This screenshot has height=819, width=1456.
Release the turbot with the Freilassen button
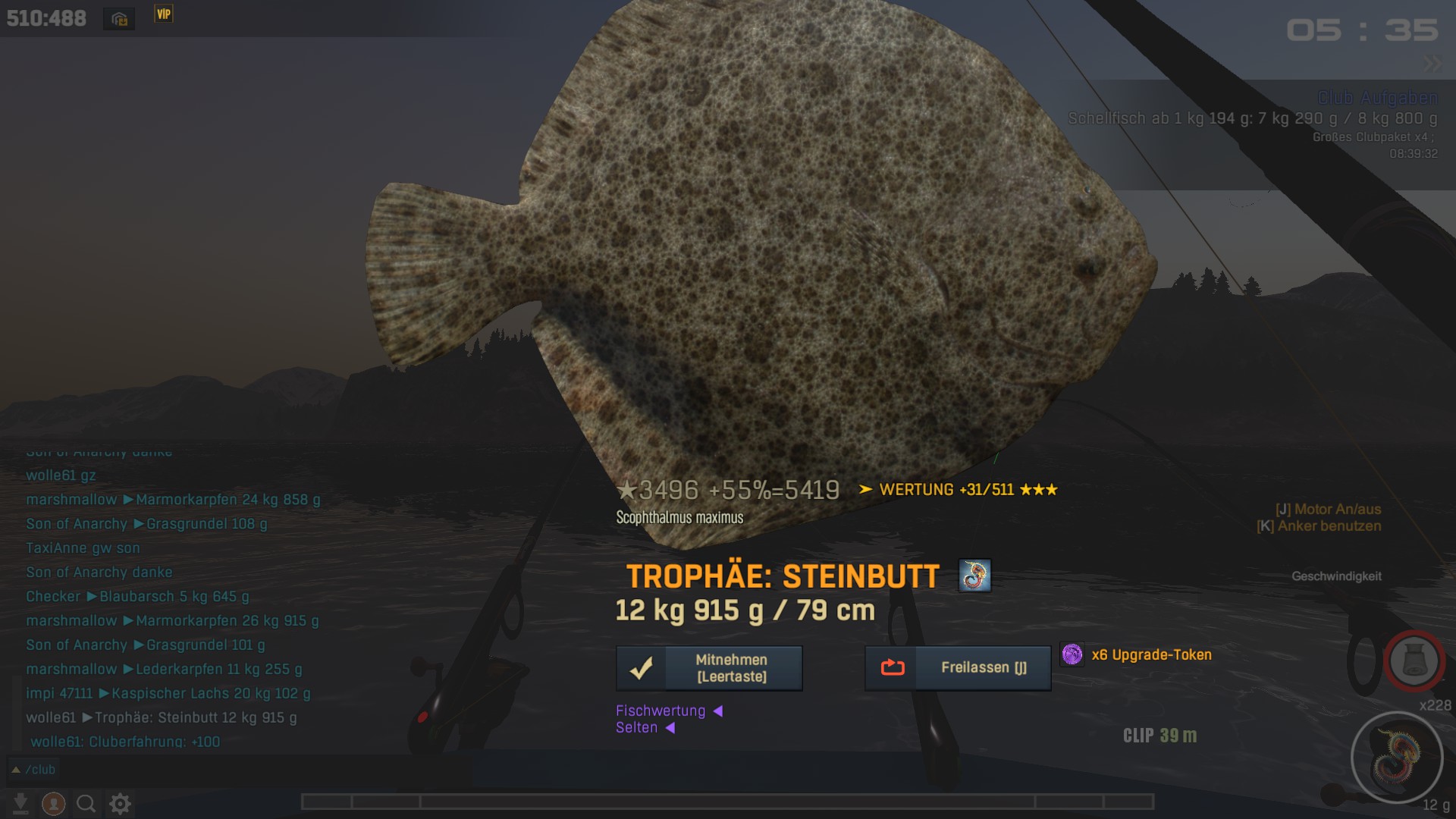coord(958,668)
